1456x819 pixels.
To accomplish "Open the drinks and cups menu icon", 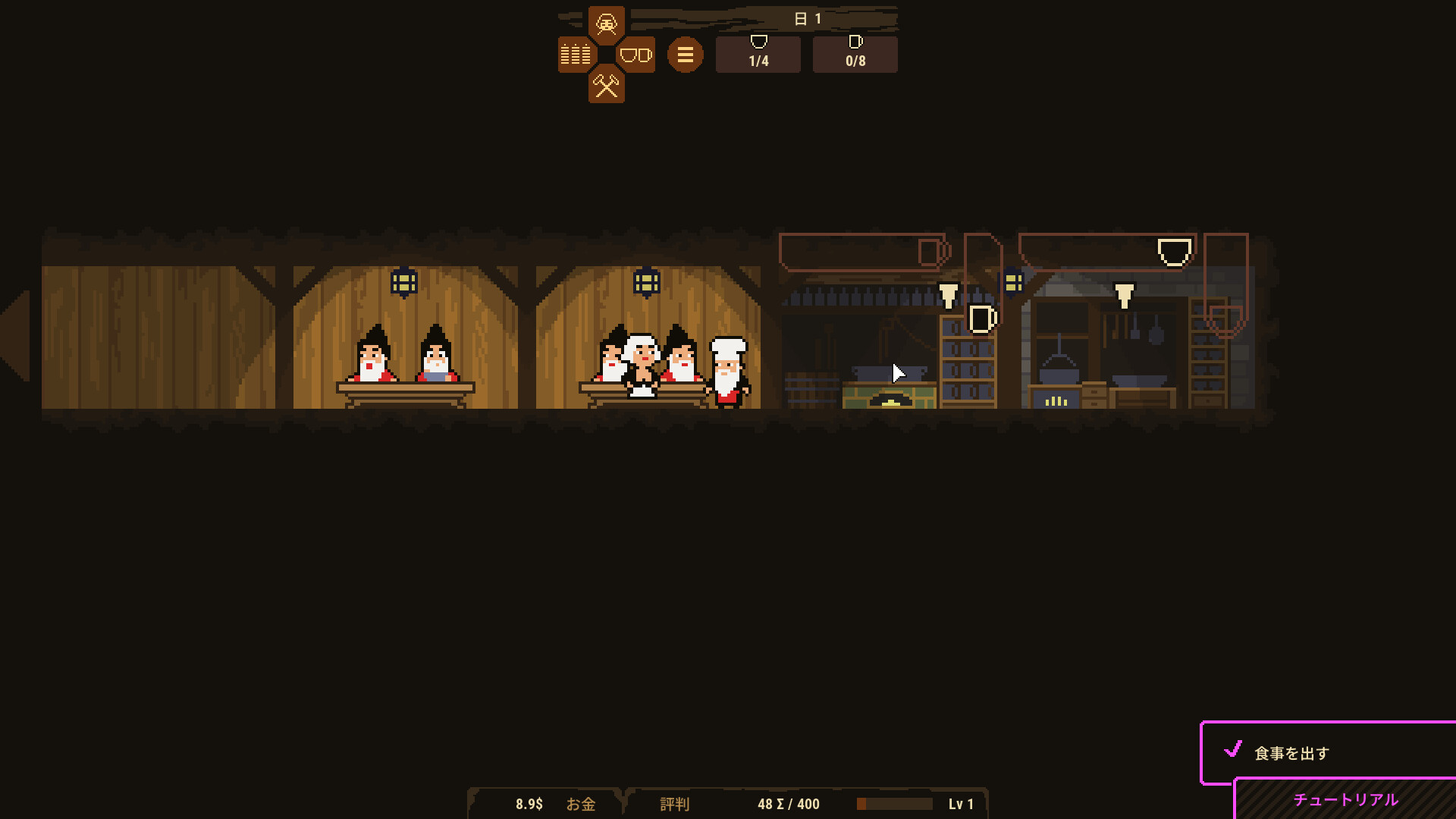I will tap(635, 54).
